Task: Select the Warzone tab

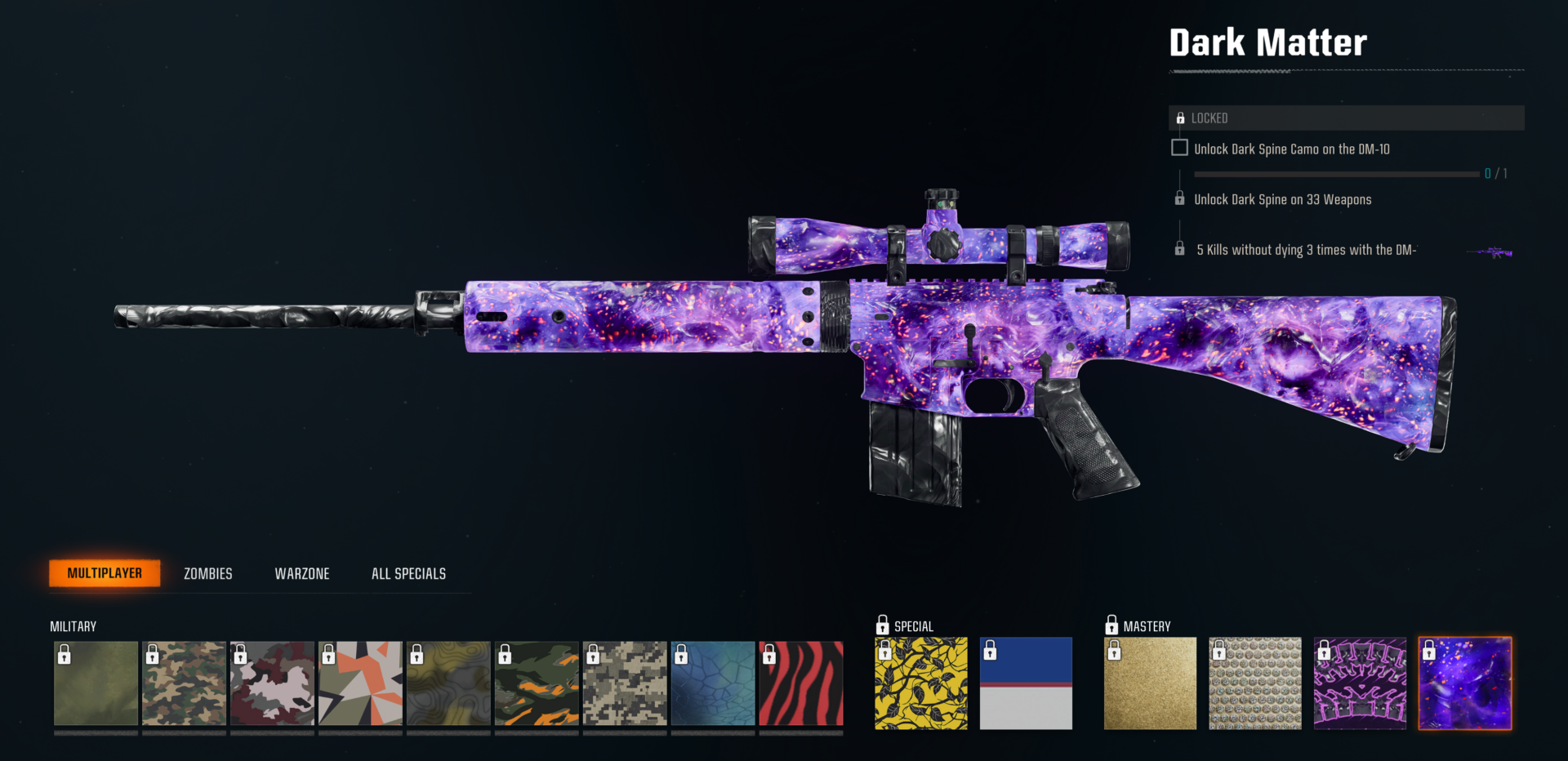Action: click(x=302, y=574)
